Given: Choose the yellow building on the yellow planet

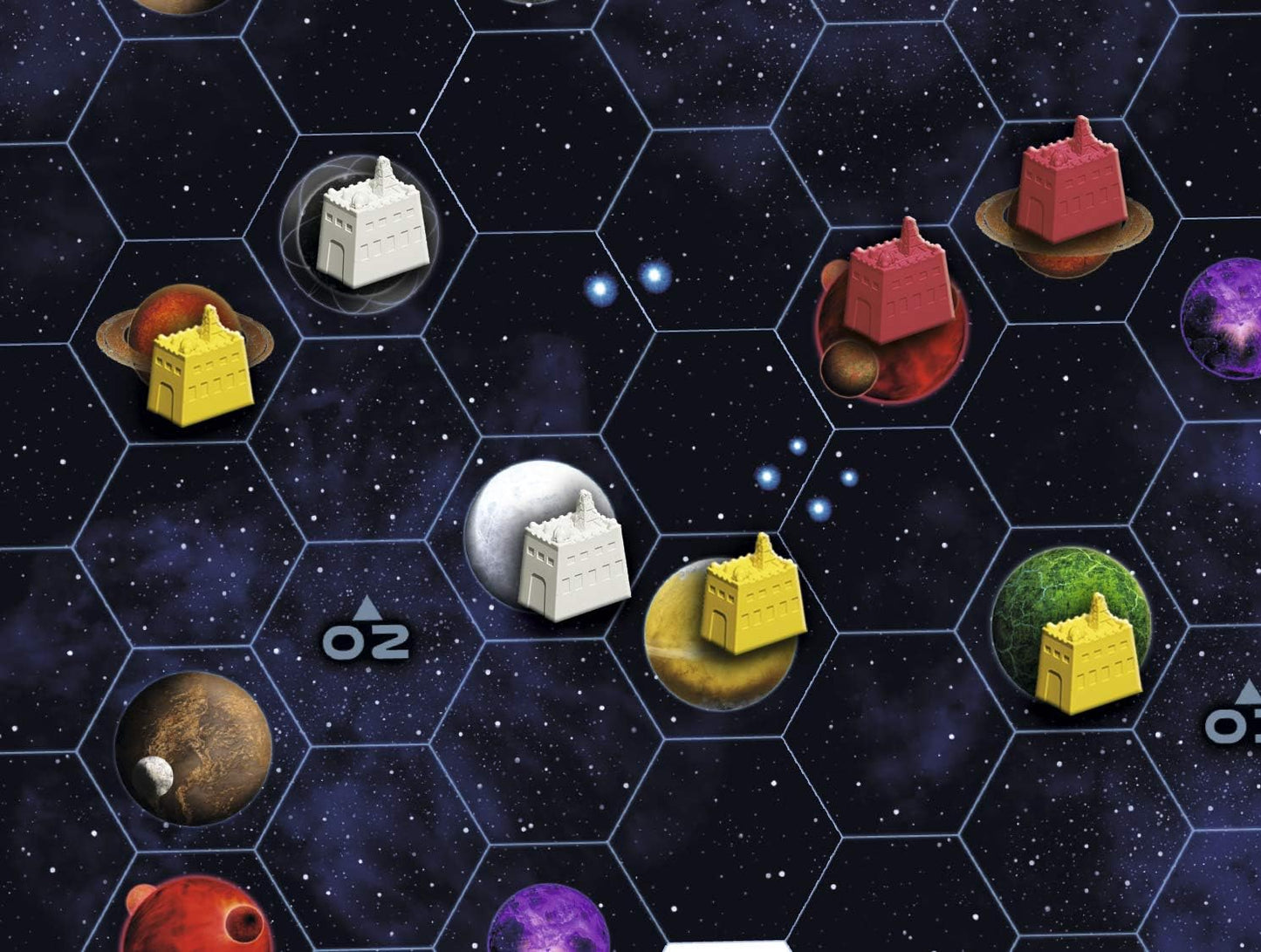Looking at the screenshot, I should [753, 597].
